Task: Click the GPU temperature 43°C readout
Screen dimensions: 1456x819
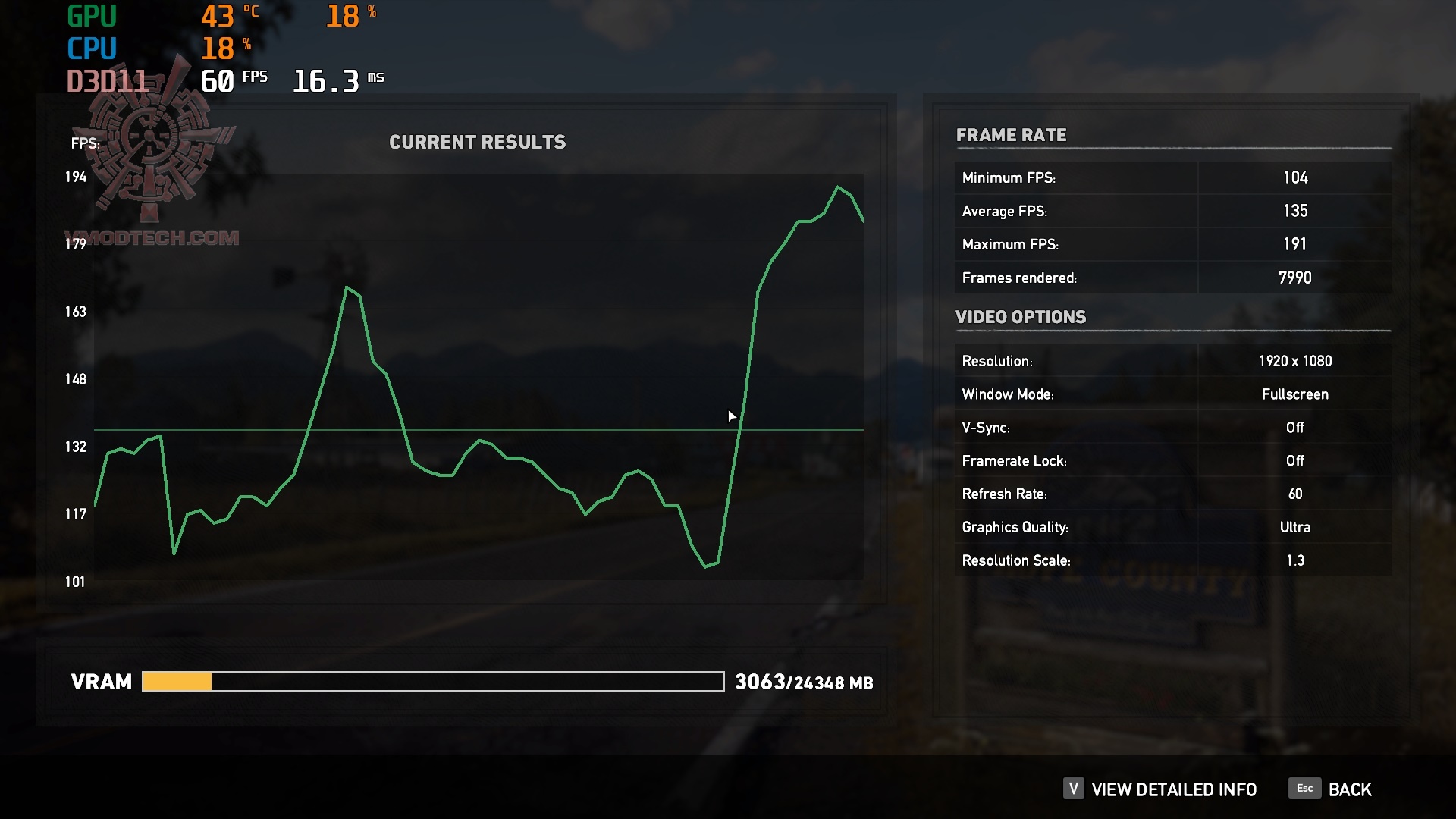Action: click(225, 14)
